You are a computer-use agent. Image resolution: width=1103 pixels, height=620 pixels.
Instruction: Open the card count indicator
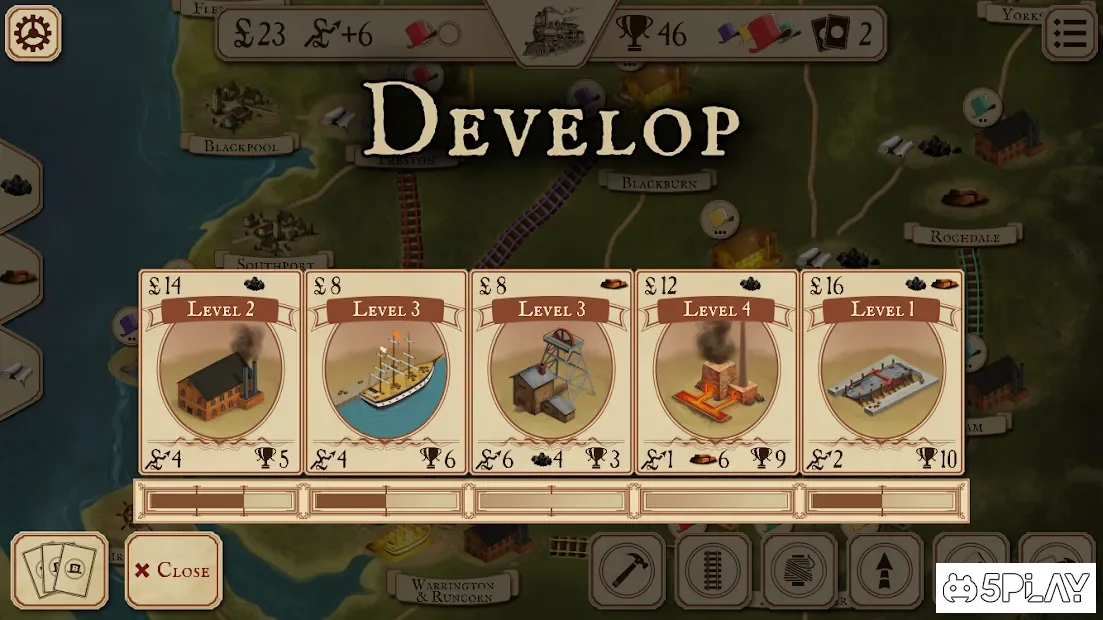(x=841, y=35)
